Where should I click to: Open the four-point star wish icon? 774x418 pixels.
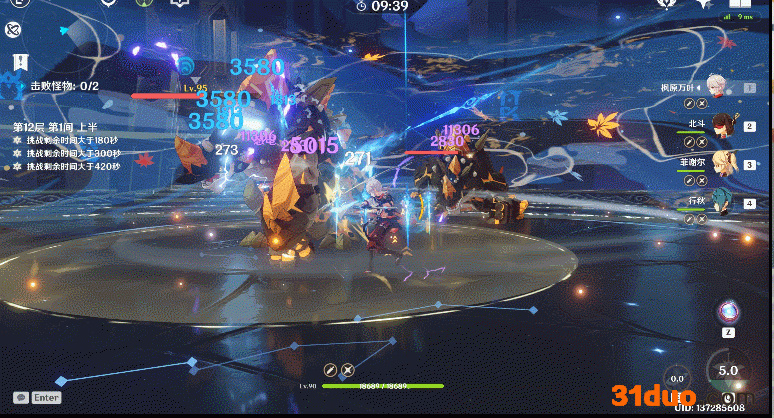tap(704, 5)
